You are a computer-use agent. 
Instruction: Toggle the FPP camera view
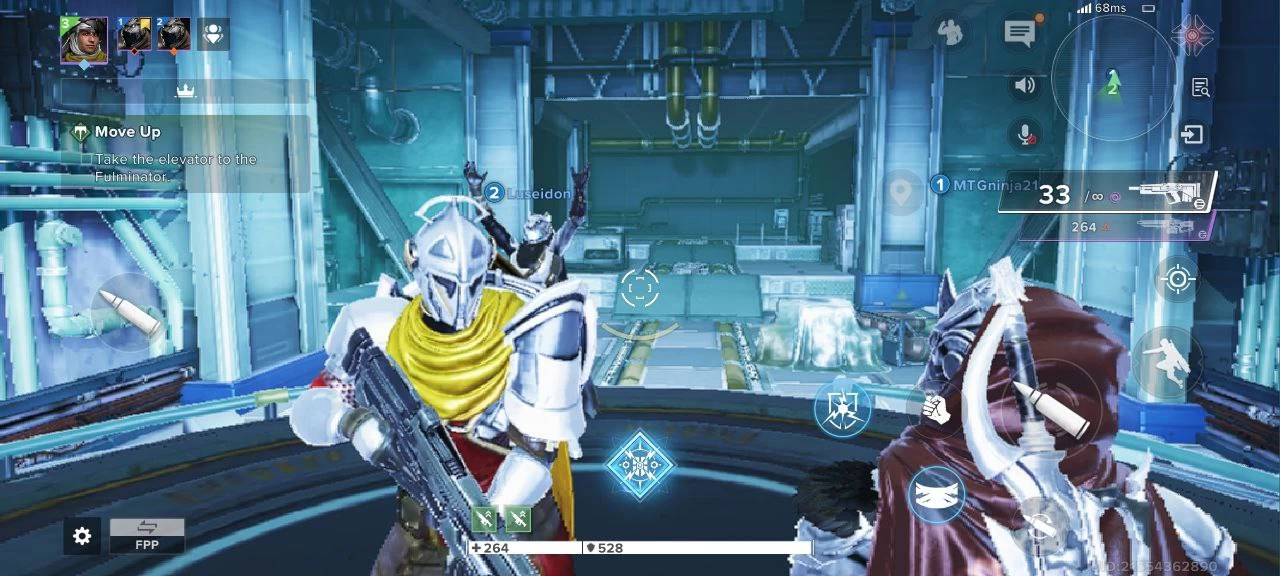click(x=147, y=535)
